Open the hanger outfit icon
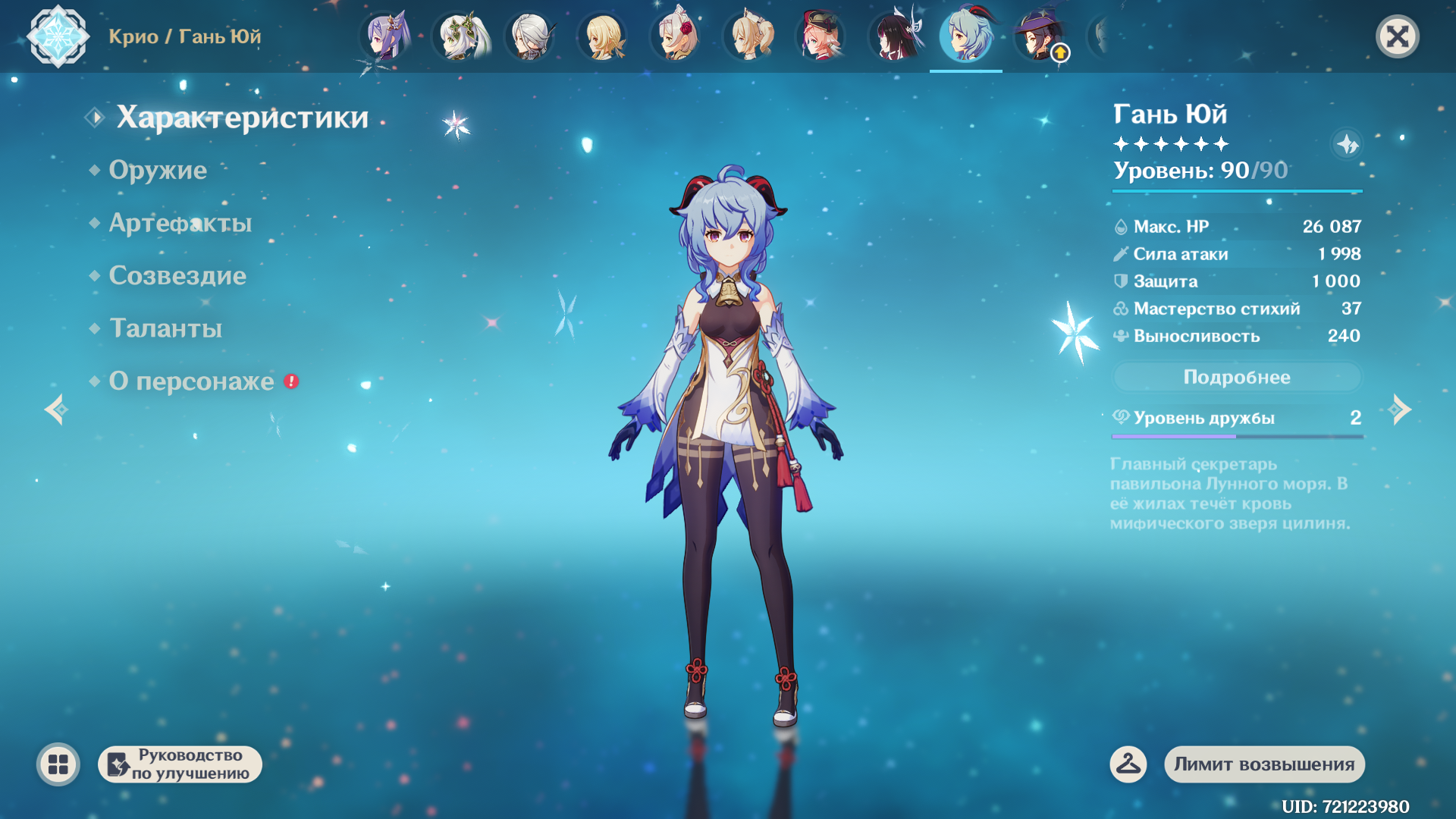The image size is (1456, 819). 1128,764
